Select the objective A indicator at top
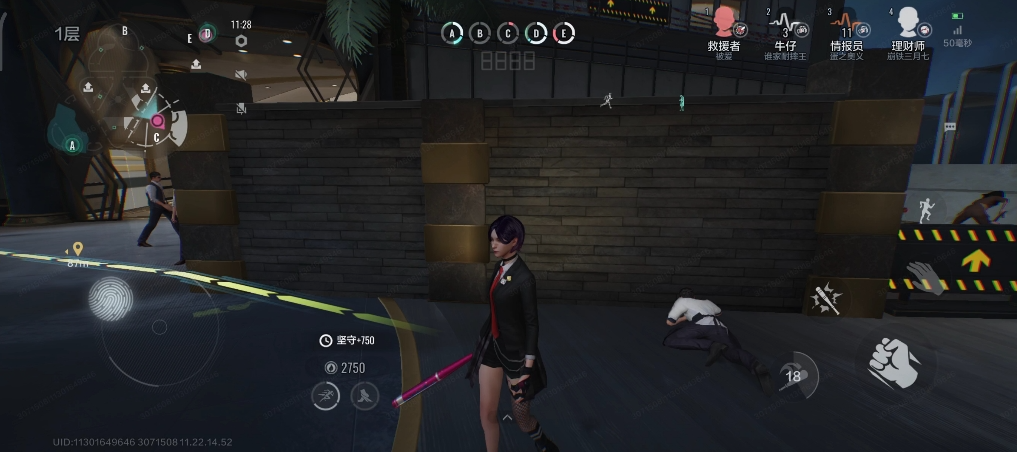The image size is (1017, 452). [453, 34]
